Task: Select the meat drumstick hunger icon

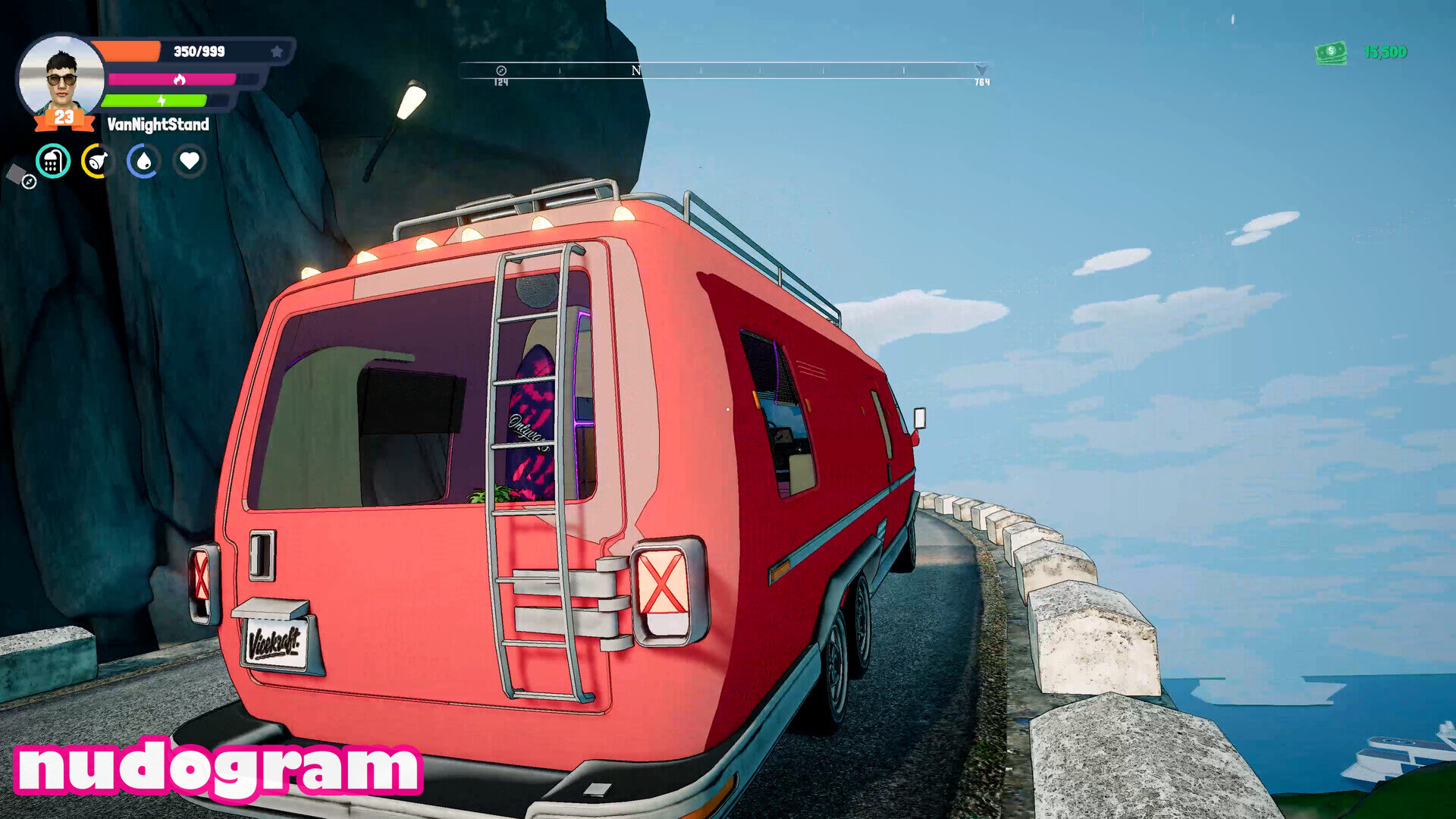Action: click(98, 161)
